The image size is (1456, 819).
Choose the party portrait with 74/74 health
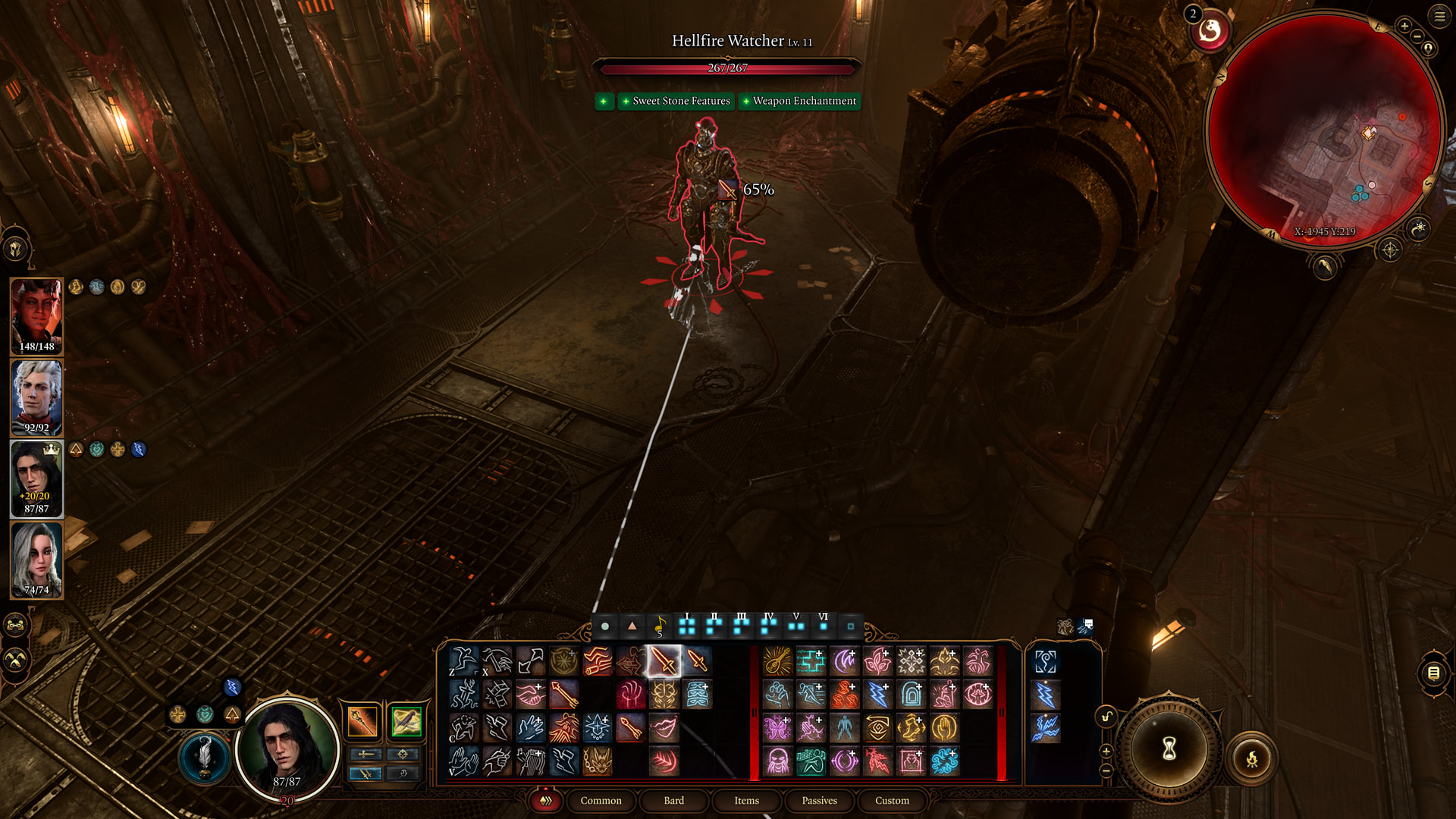click(36, 560)
